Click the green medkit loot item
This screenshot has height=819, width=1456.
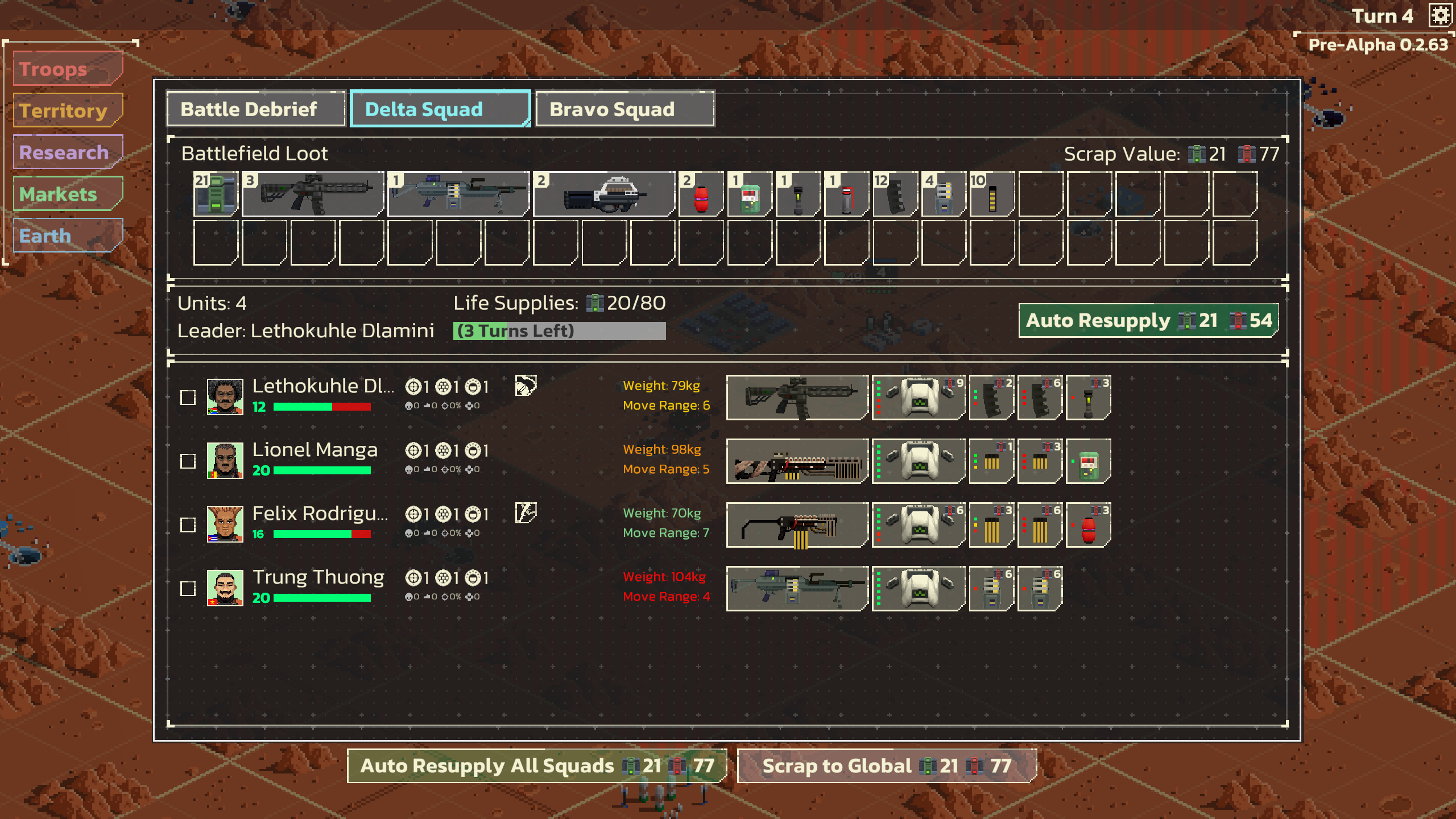pyautogui.click(x=748, y=195)
